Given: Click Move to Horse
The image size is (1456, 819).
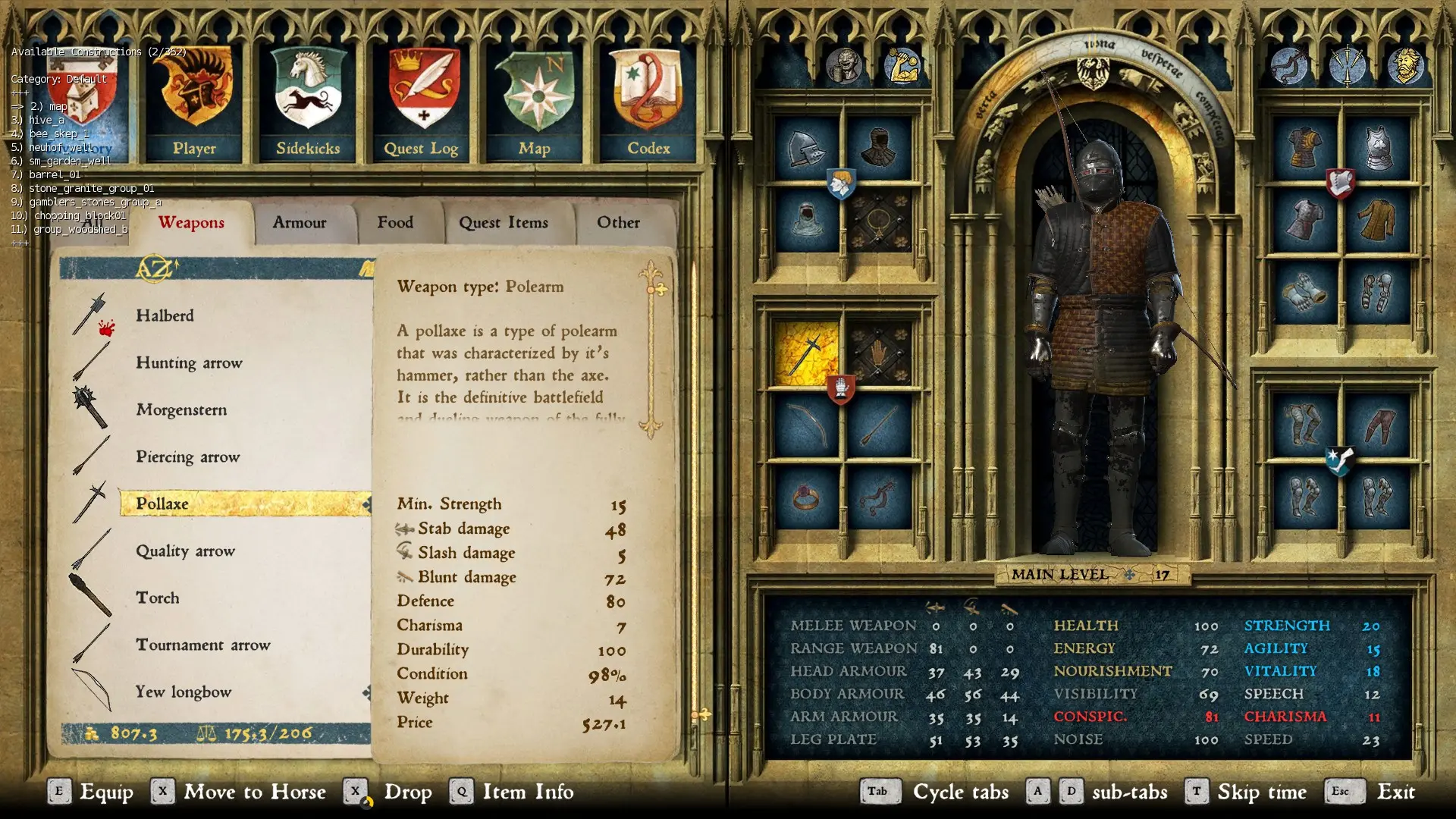Looking at the screenshot, I should pyautogui.click(x=256, y=792).
